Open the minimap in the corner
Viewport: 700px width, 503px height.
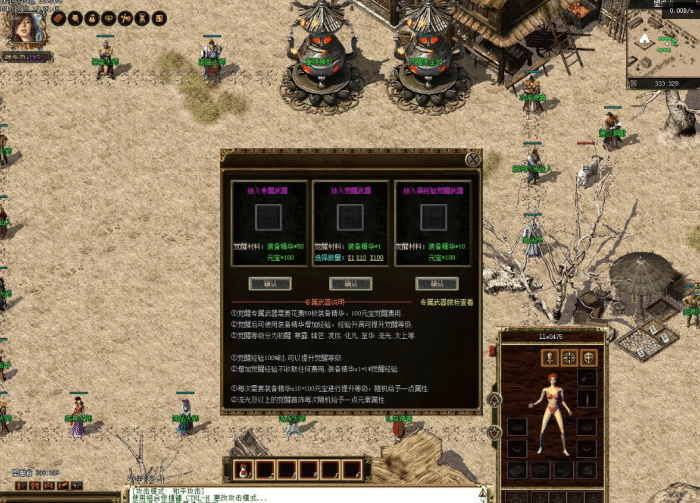coord(663,45)
